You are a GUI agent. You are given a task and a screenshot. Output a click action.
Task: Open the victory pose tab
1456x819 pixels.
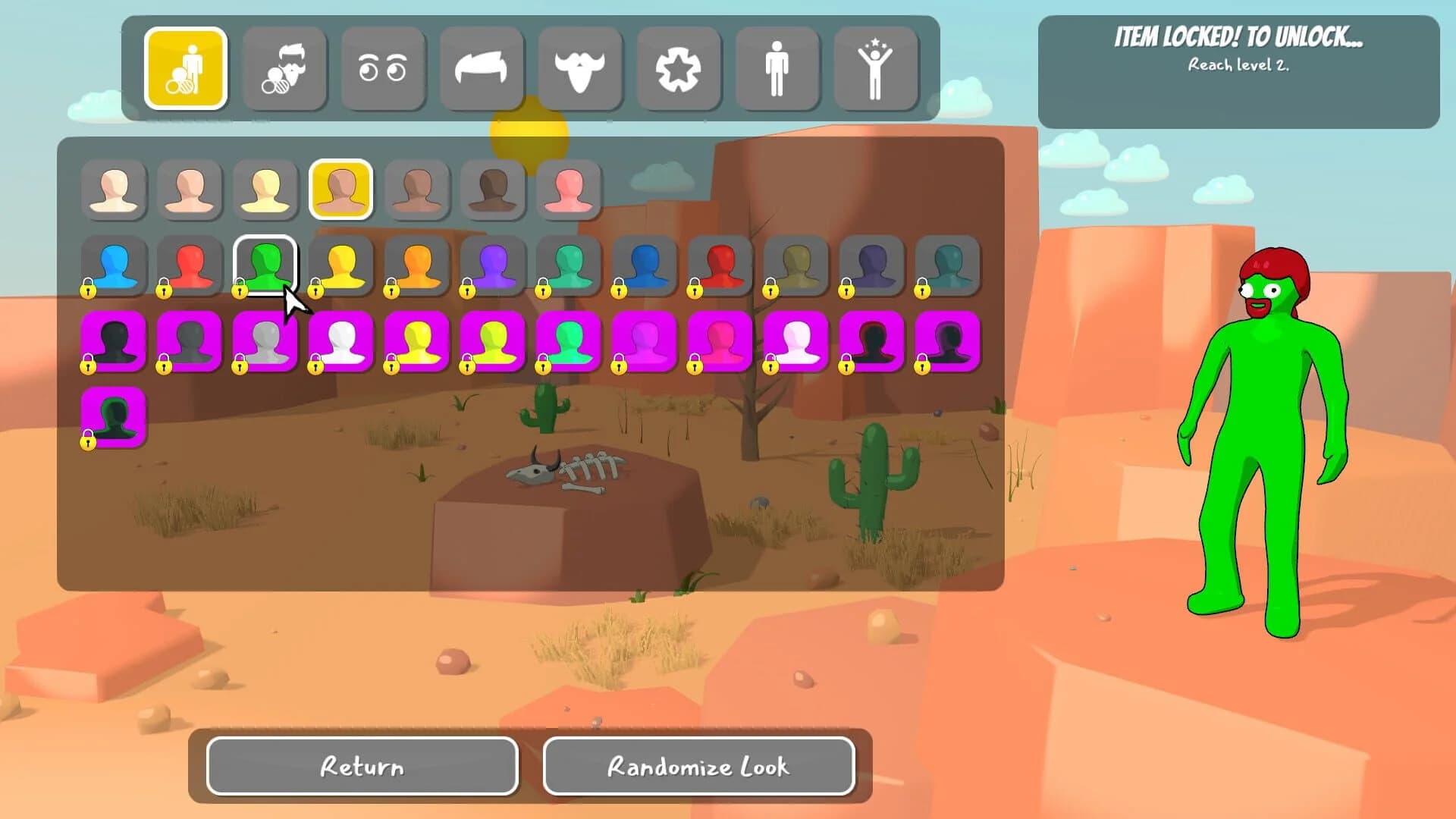(x=877, y=68)
